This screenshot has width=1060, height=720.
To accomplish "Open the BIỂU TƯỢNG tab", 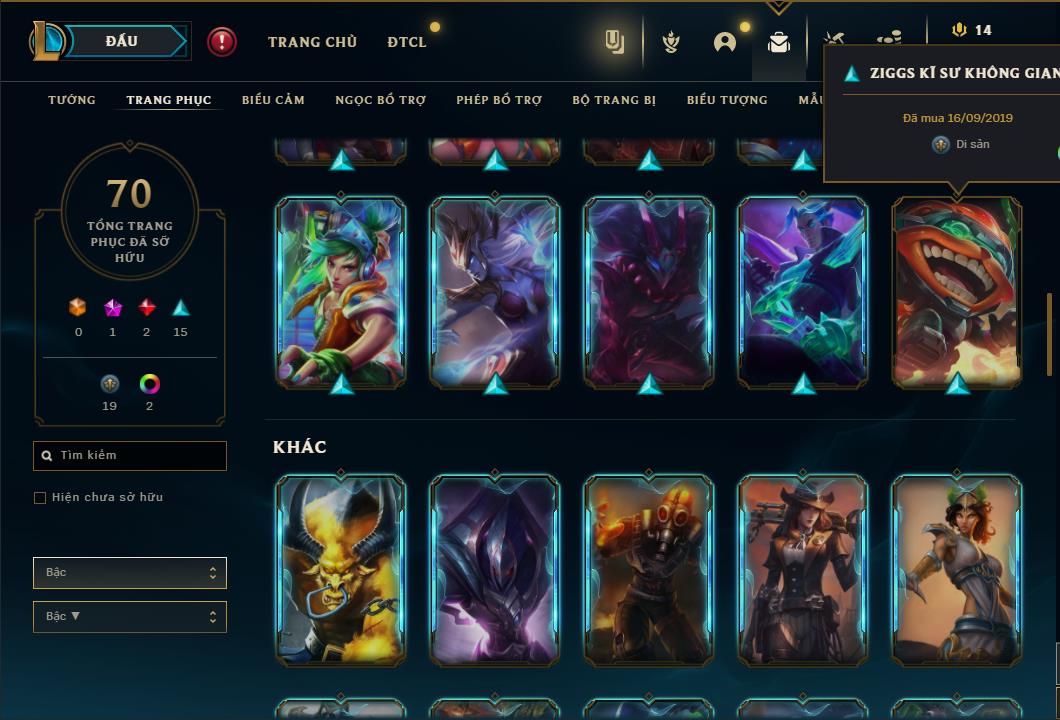I will point(727,100).
